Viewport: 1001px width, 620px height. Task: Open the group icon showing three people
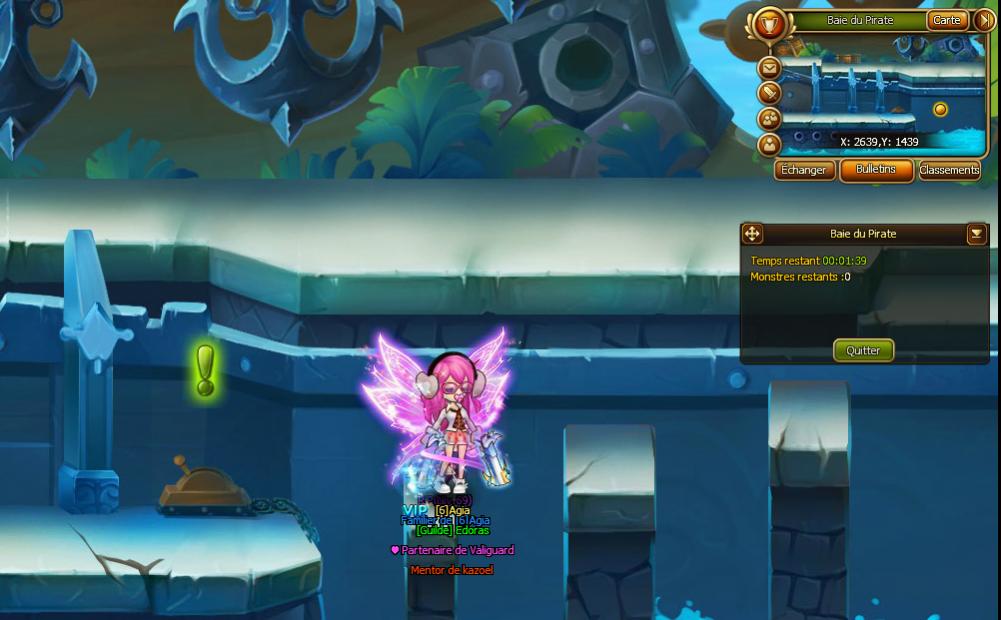tap(769, 118)
